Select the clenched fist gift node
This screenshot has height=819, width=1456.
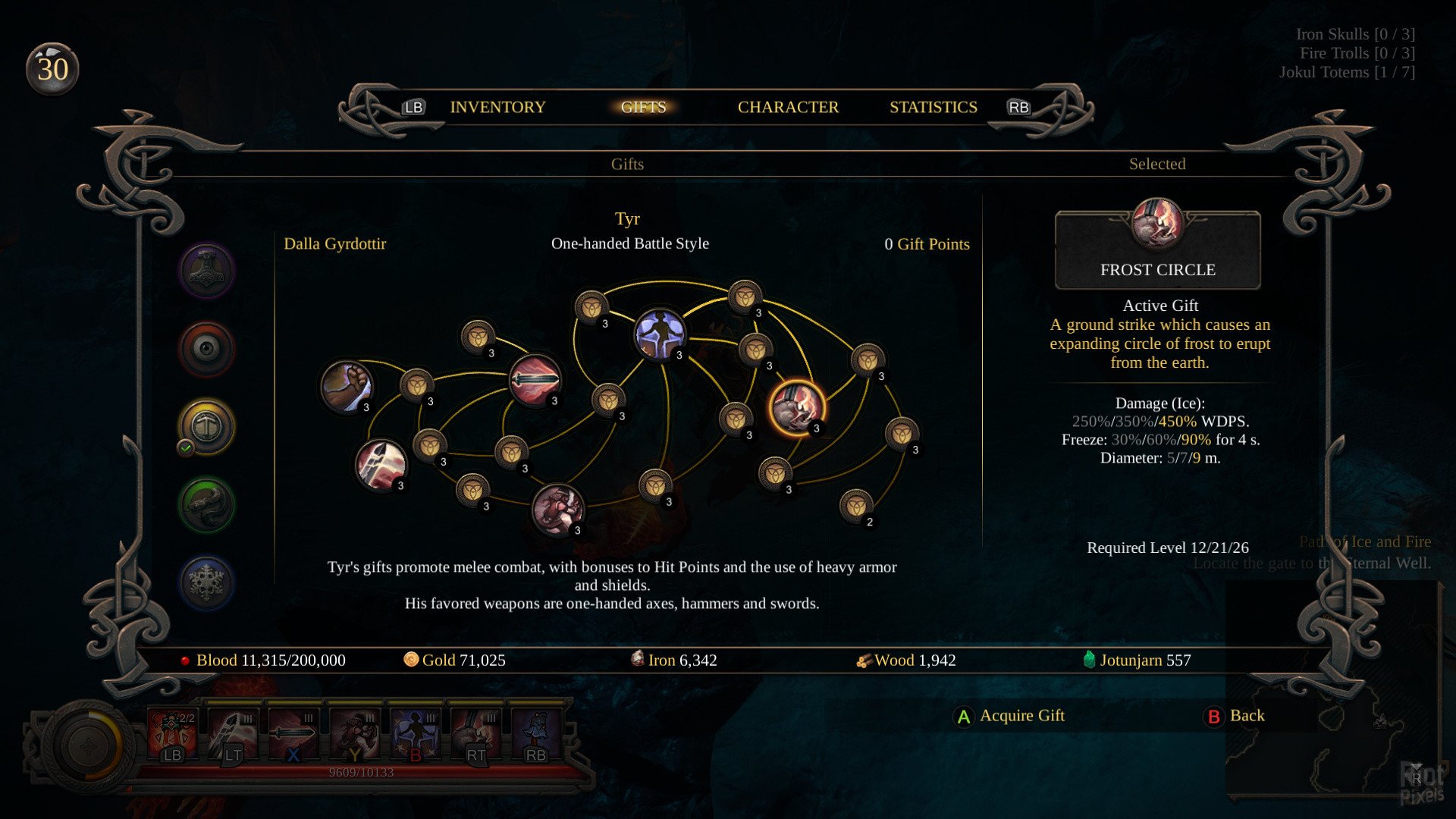click(347, 386)
